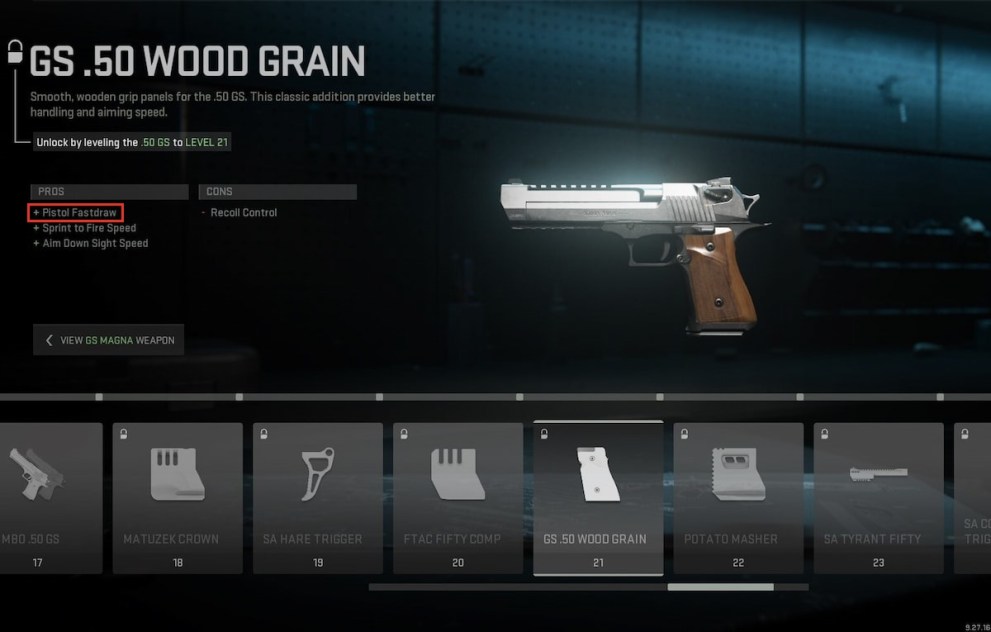
Task: Select the Akimbo .50 GS tile
Action: point(50,497)
